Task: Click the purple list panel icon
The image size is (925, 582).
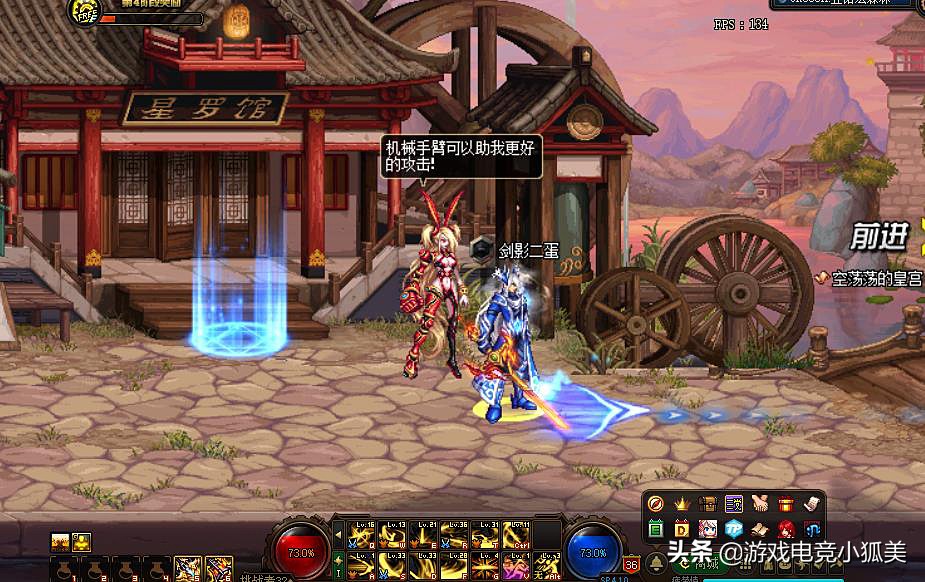Action: coord(734,503)
